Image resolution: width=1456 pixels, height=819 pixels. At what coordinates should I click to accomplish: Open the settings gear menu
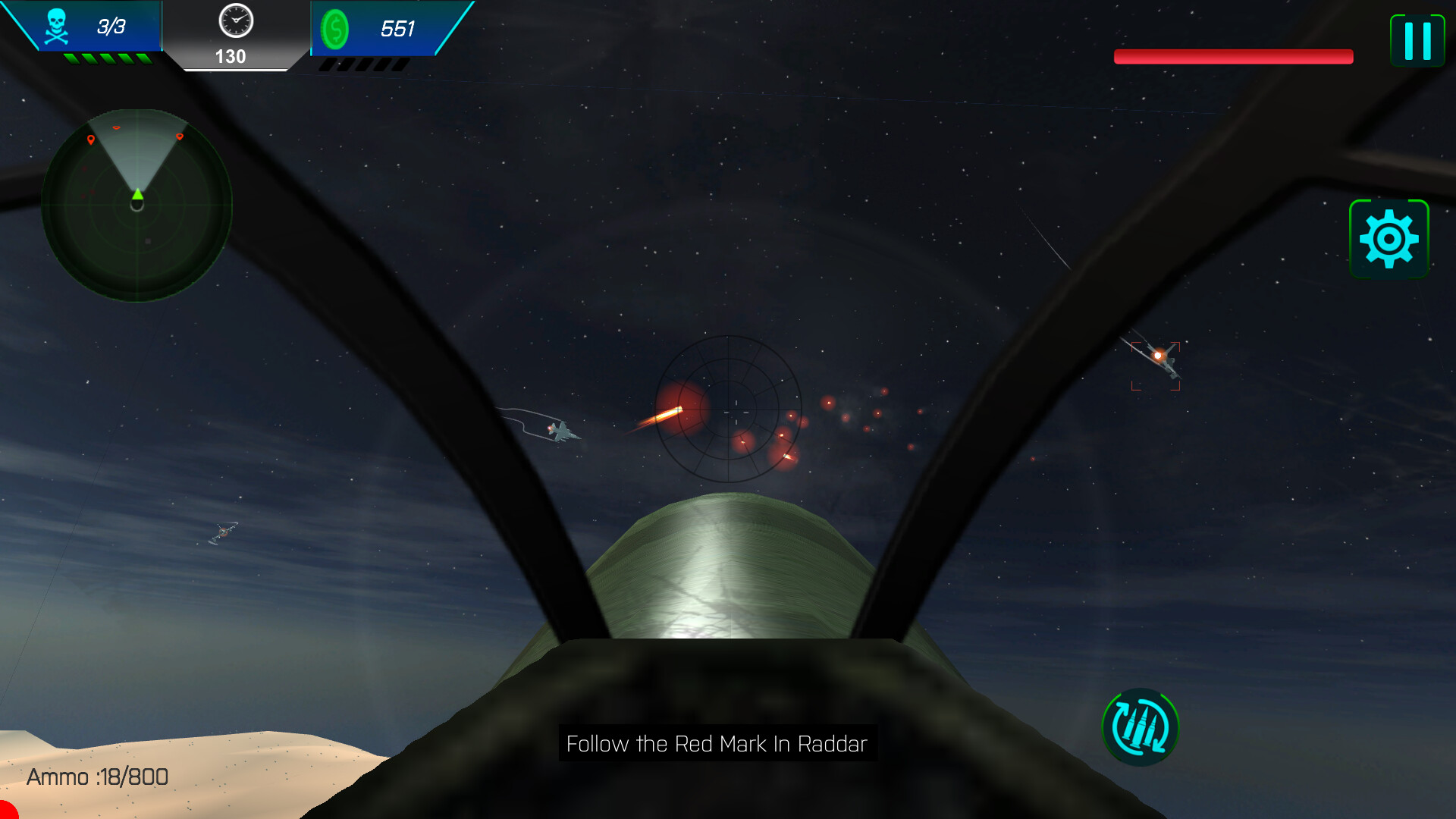(x=1390, y=239)
